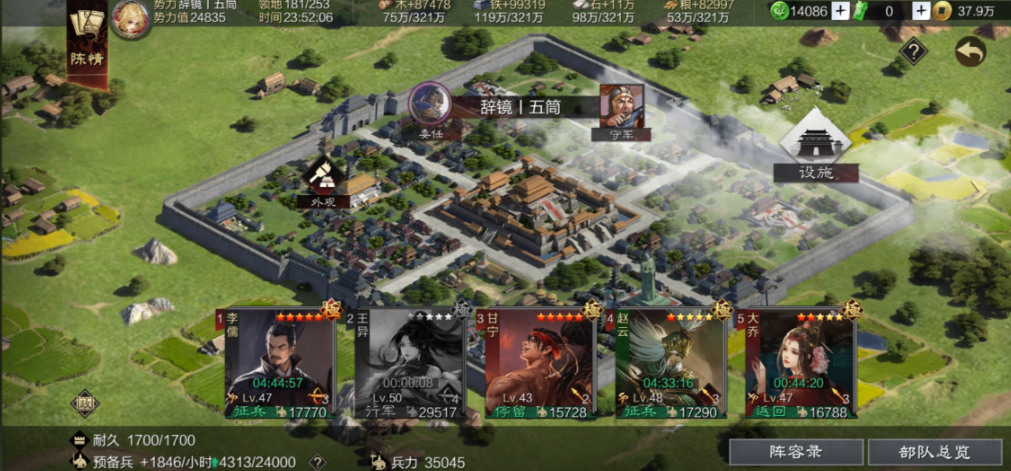
Task: Select troop card 5 大乔
Action: coord(799,363)
